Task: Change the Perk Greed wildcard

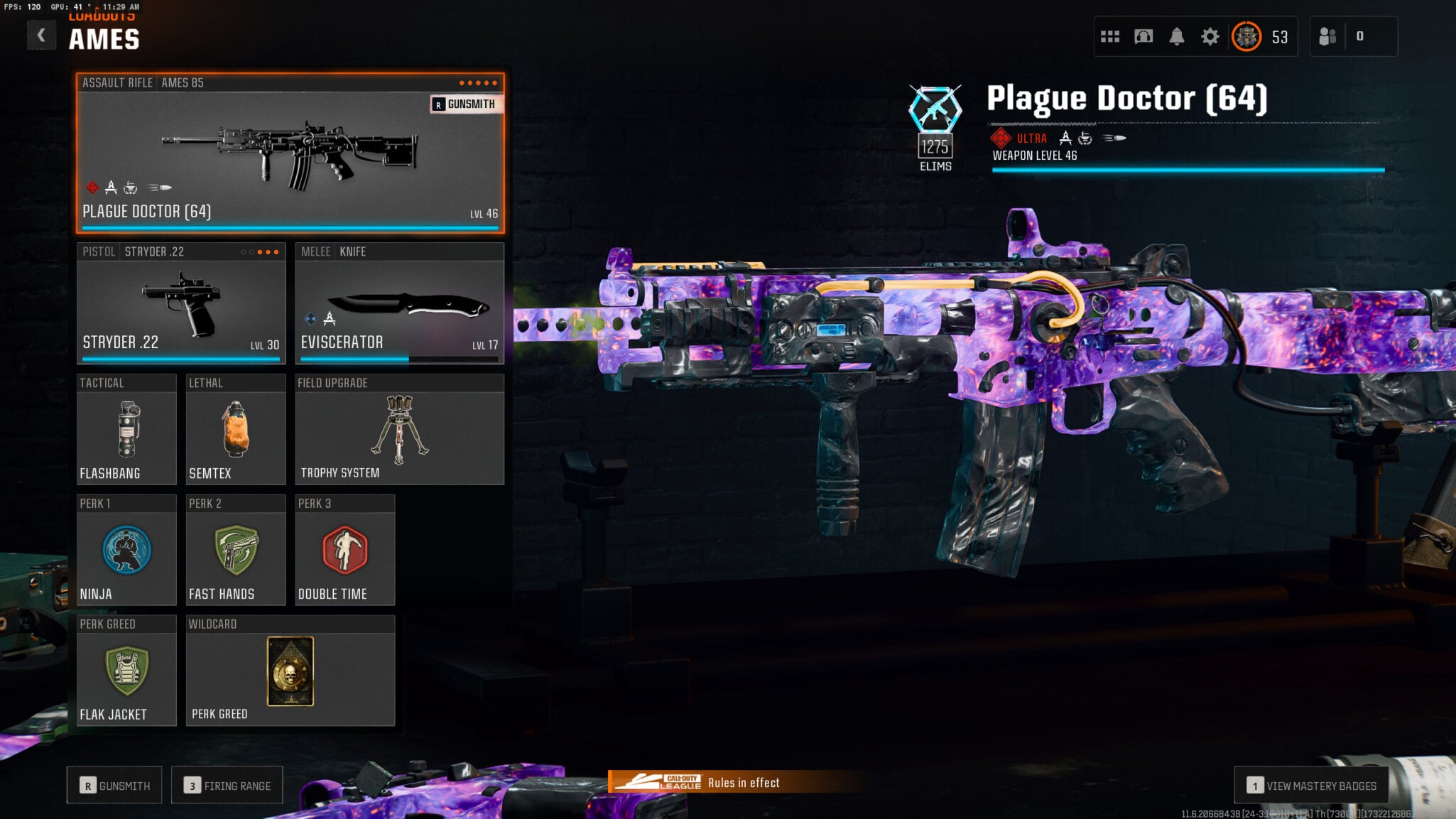Action: click(x=290, y=671)
